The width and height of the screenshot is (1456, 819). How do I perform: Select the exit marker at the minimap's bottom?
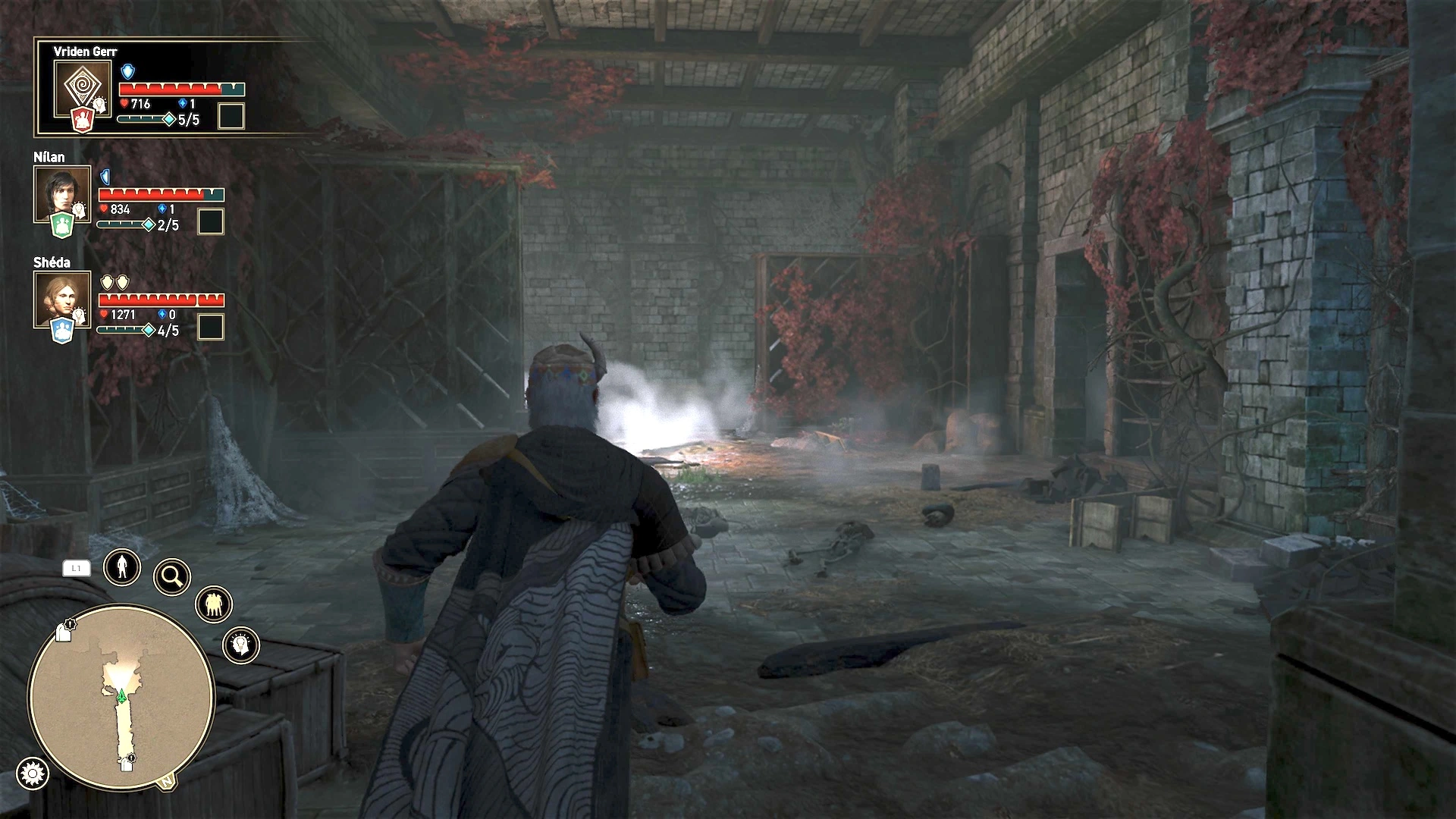coord(127,764)
